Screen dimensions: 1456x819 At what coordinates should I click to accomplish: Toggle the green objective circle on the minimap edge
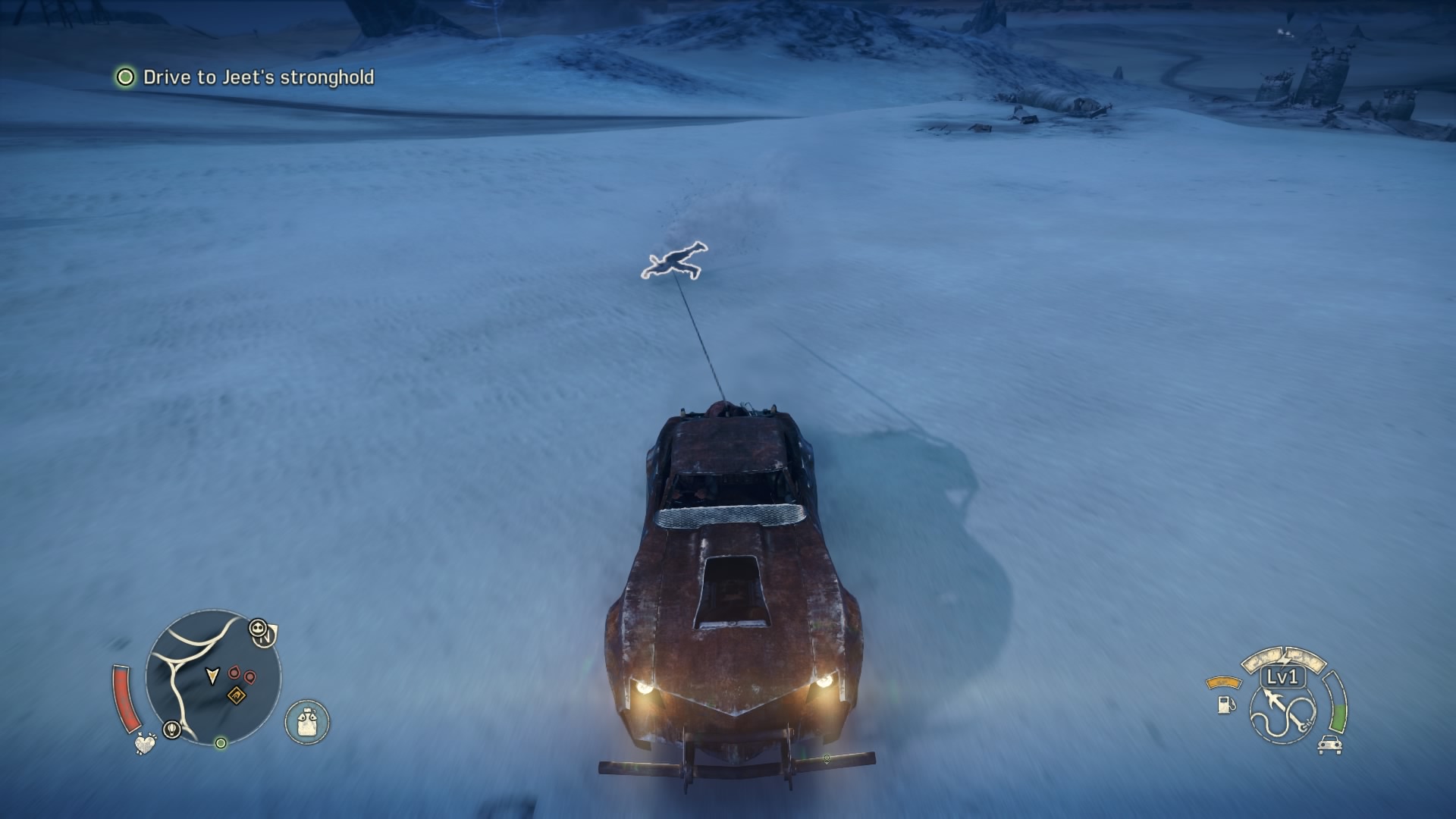coord(221,744)
